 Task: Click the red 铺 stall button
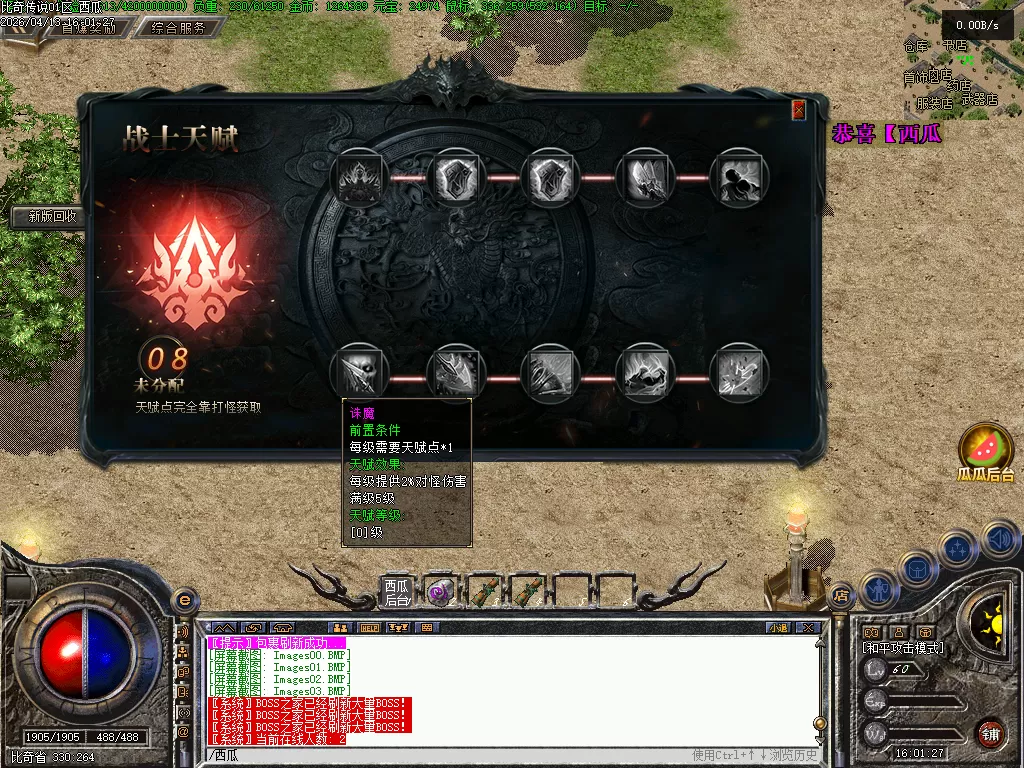coord(990,732)
